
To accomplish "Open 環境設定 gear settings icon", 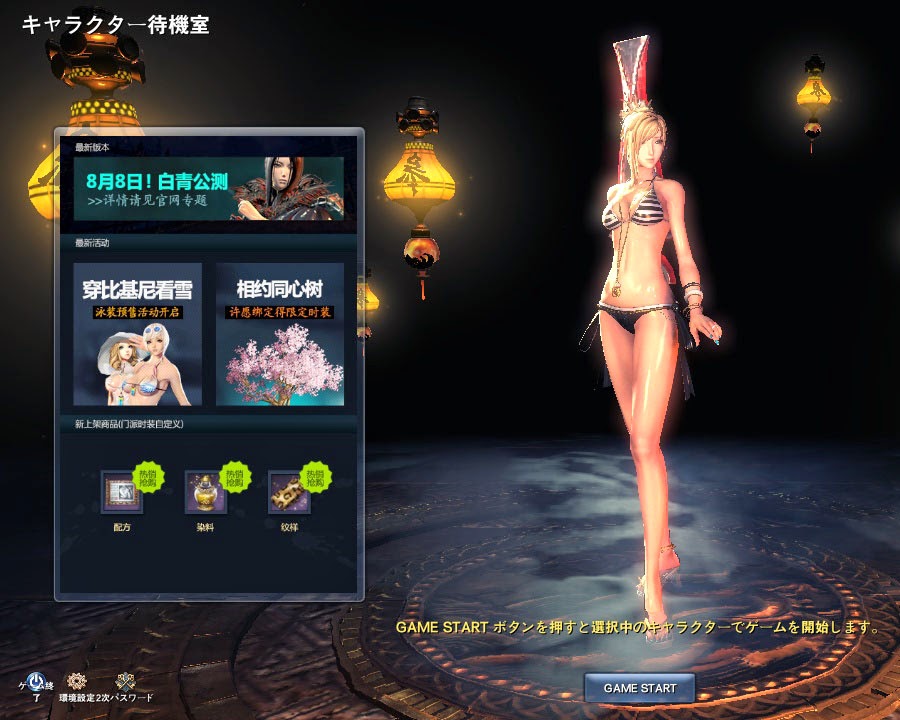I will click(77, 682).
